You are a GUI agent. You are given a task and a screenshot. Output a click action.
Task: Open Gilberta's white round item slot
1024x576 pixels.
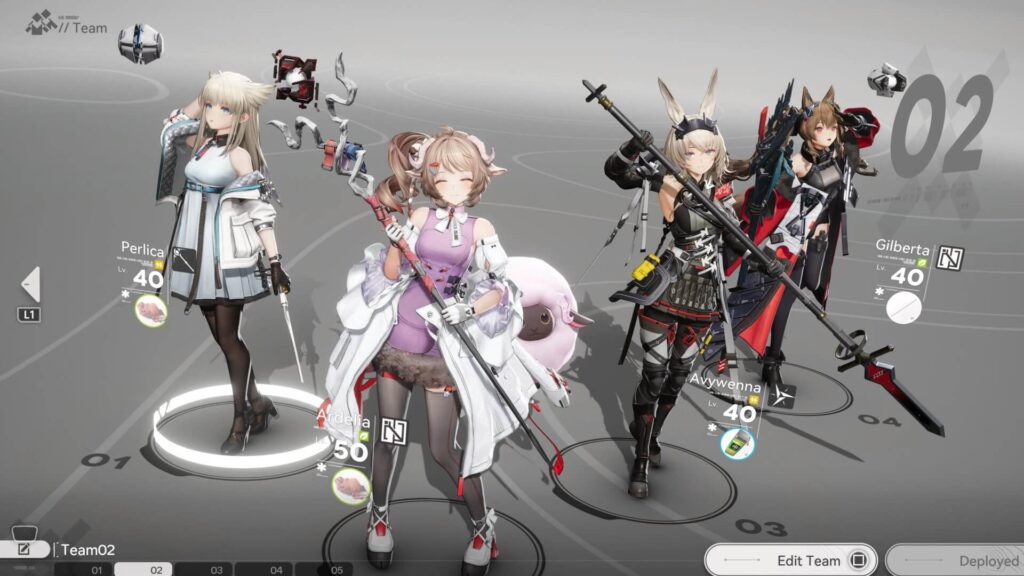coord(903,307)
